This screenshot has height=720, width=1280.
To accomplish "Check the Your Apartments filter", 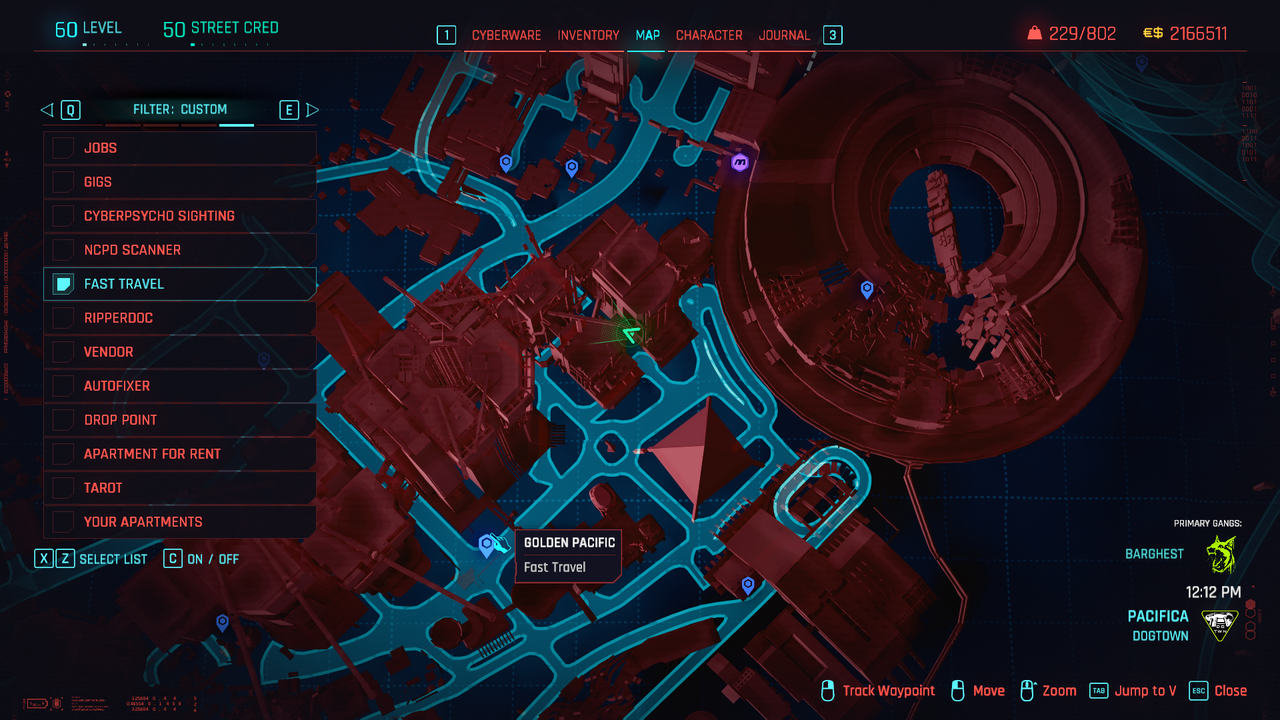I will 64,522.
